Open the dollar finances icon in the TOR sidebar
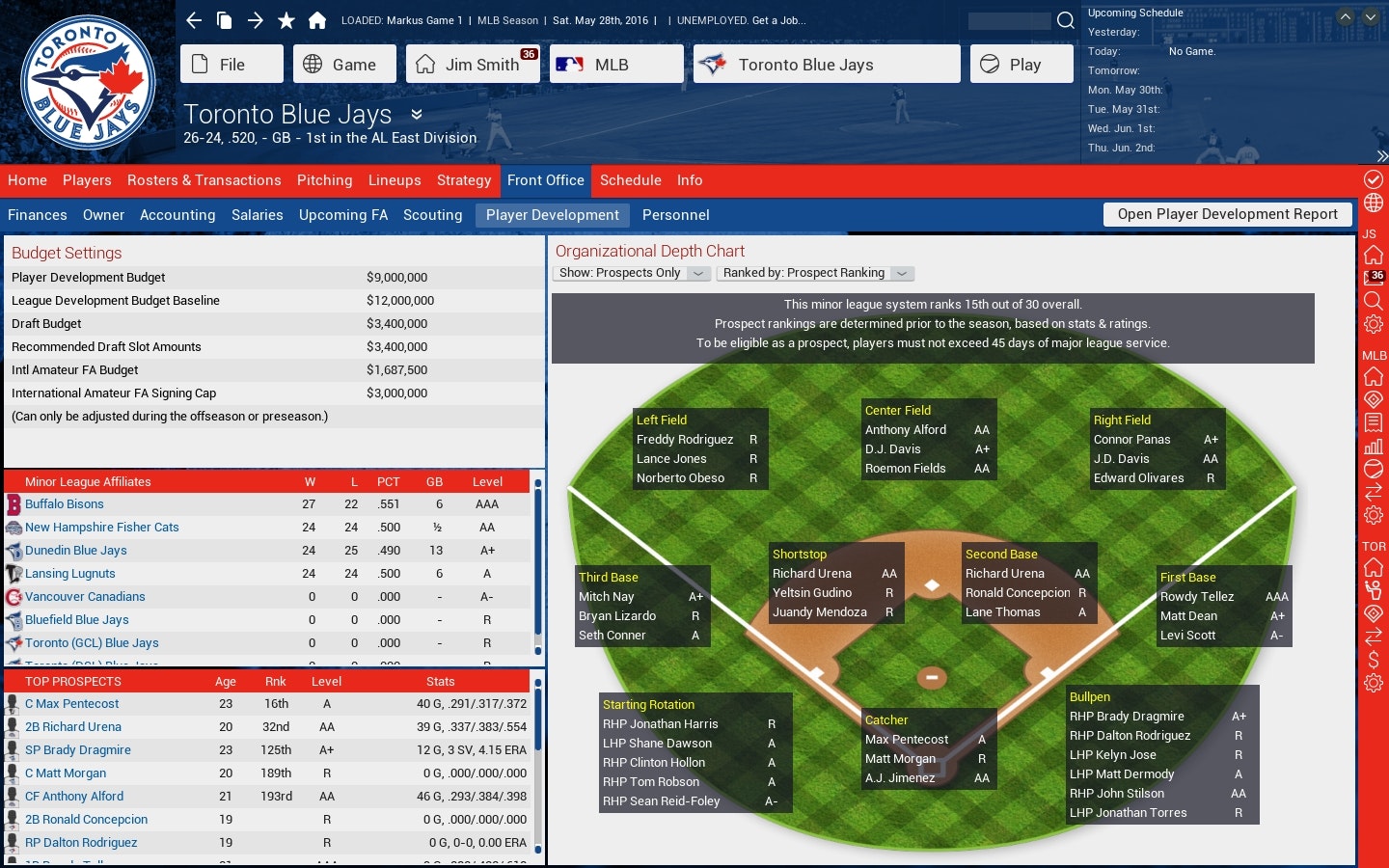1389x868 pixels. [1373, 660]
